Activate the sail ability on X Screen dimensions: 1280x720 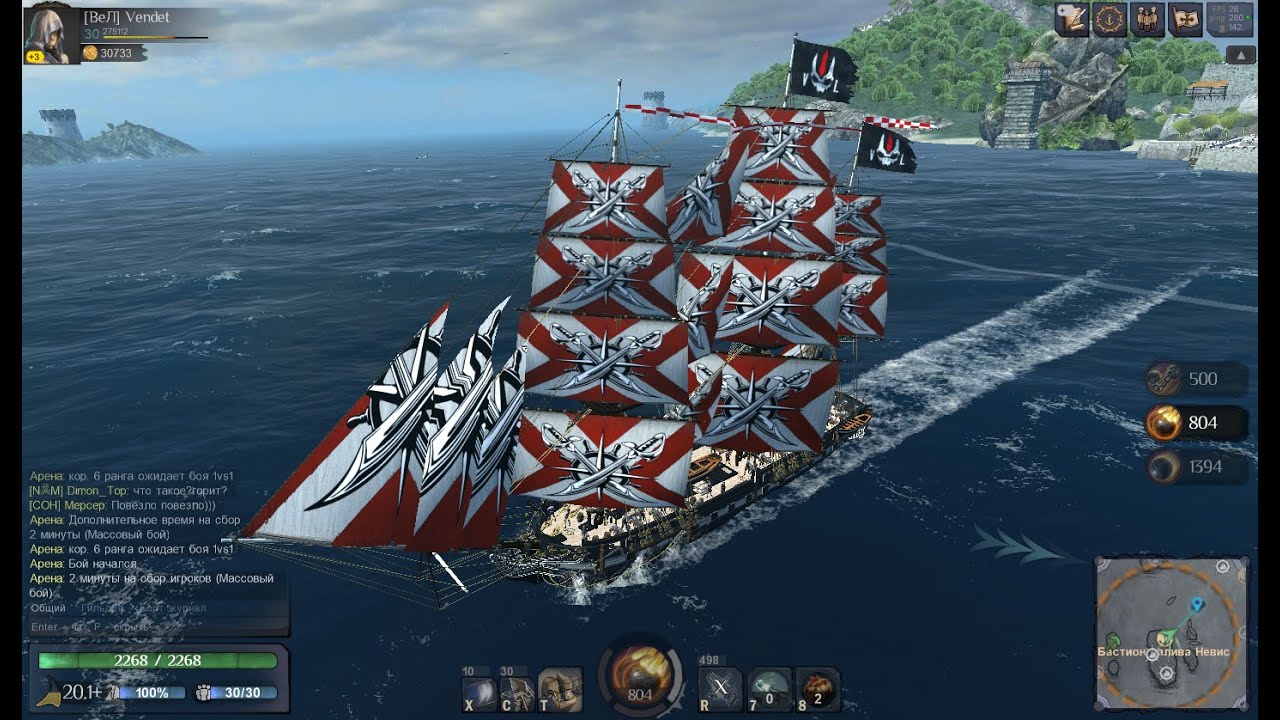click(481, 688)
